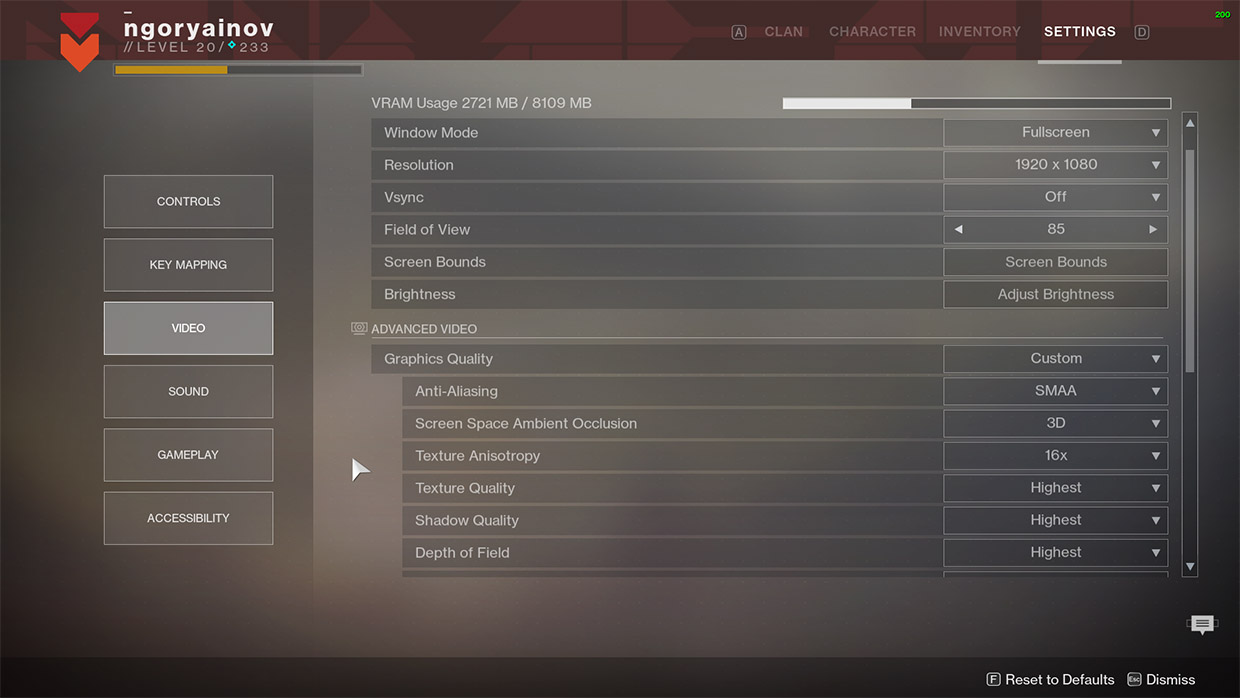Change the Anti-Aliasing dropdown
Screen dimensions: 1240x698
[1056, 391]
